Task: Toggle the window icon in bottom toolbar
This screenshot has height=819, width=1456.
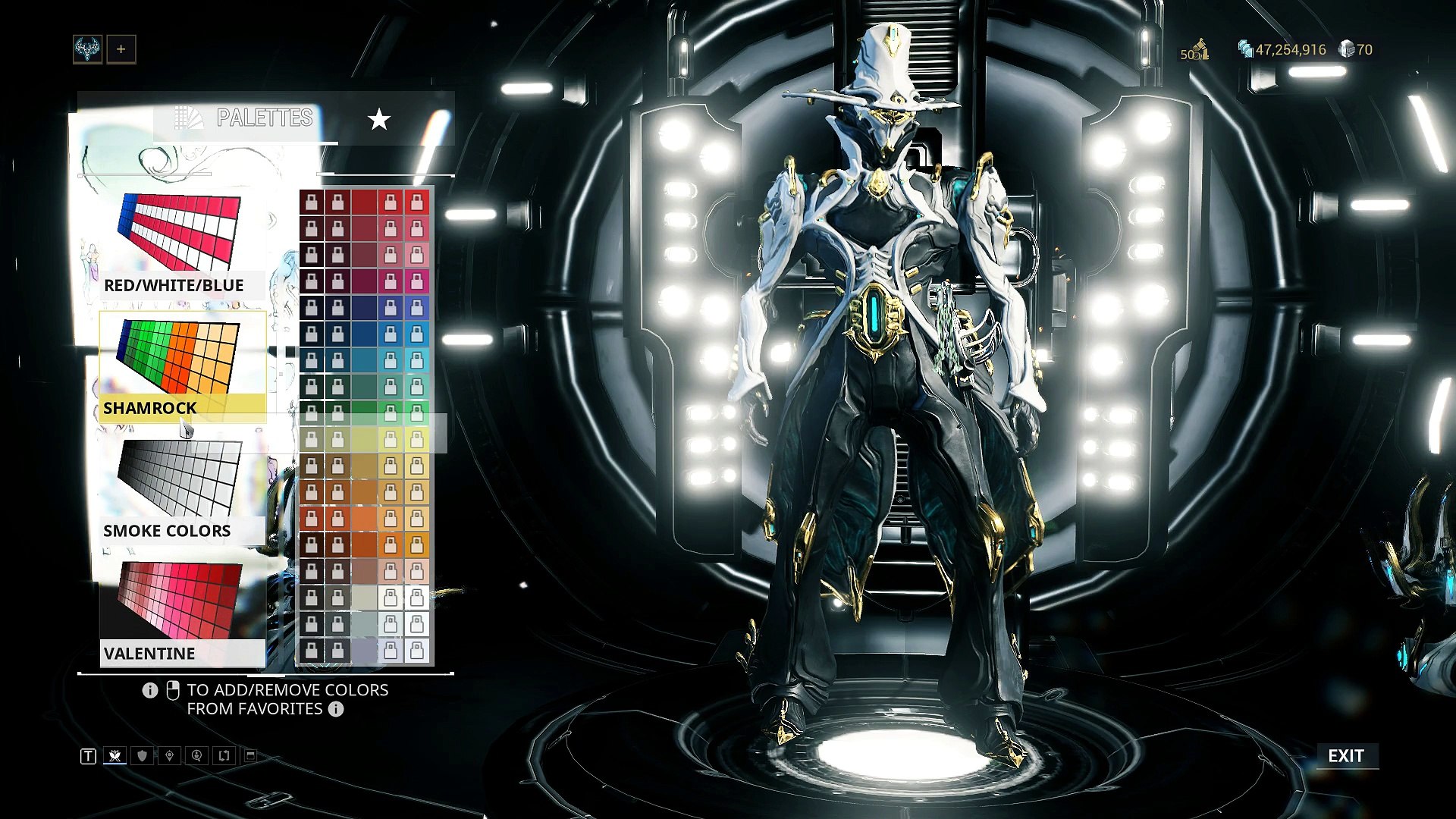Action: pyautogui.click(x=250, y=756)
